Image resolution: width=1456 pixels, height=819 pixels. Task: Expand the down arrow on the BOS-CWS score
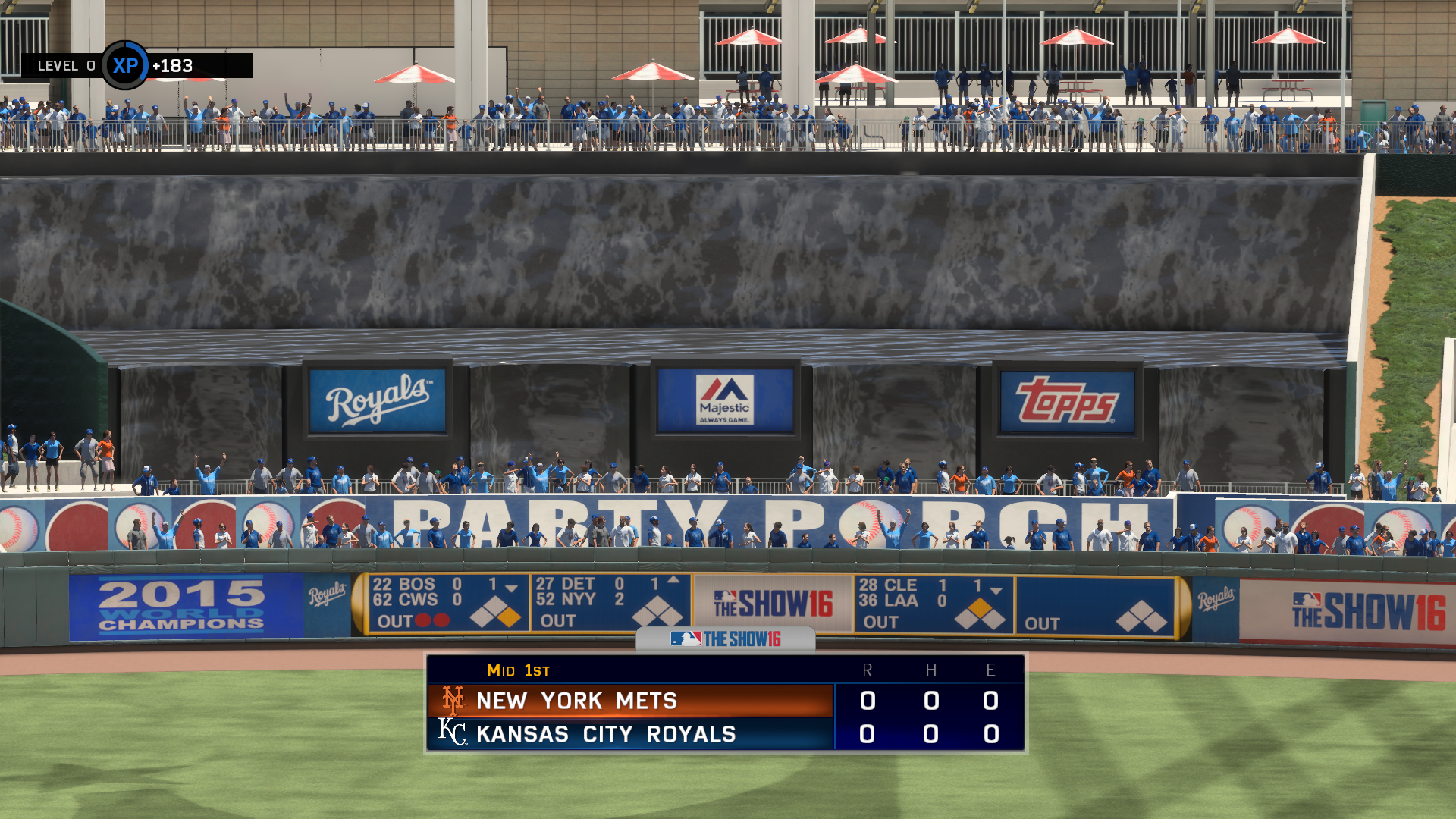512,588
